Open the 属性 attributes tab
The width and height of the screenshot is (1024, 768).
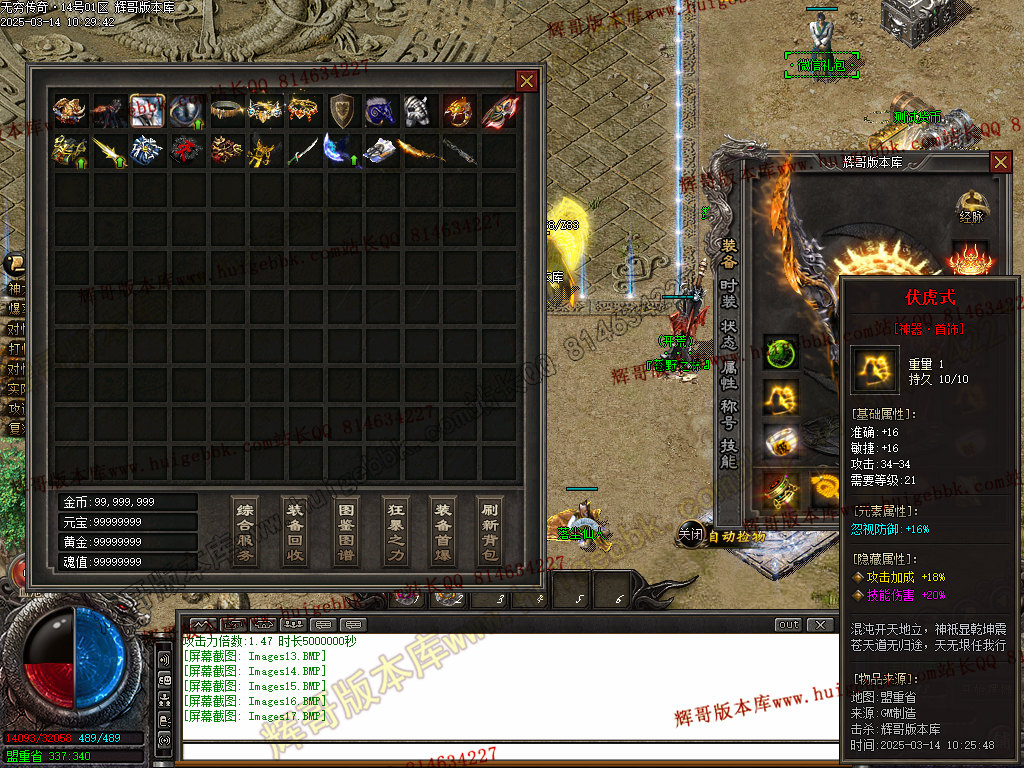coord(730,374)
